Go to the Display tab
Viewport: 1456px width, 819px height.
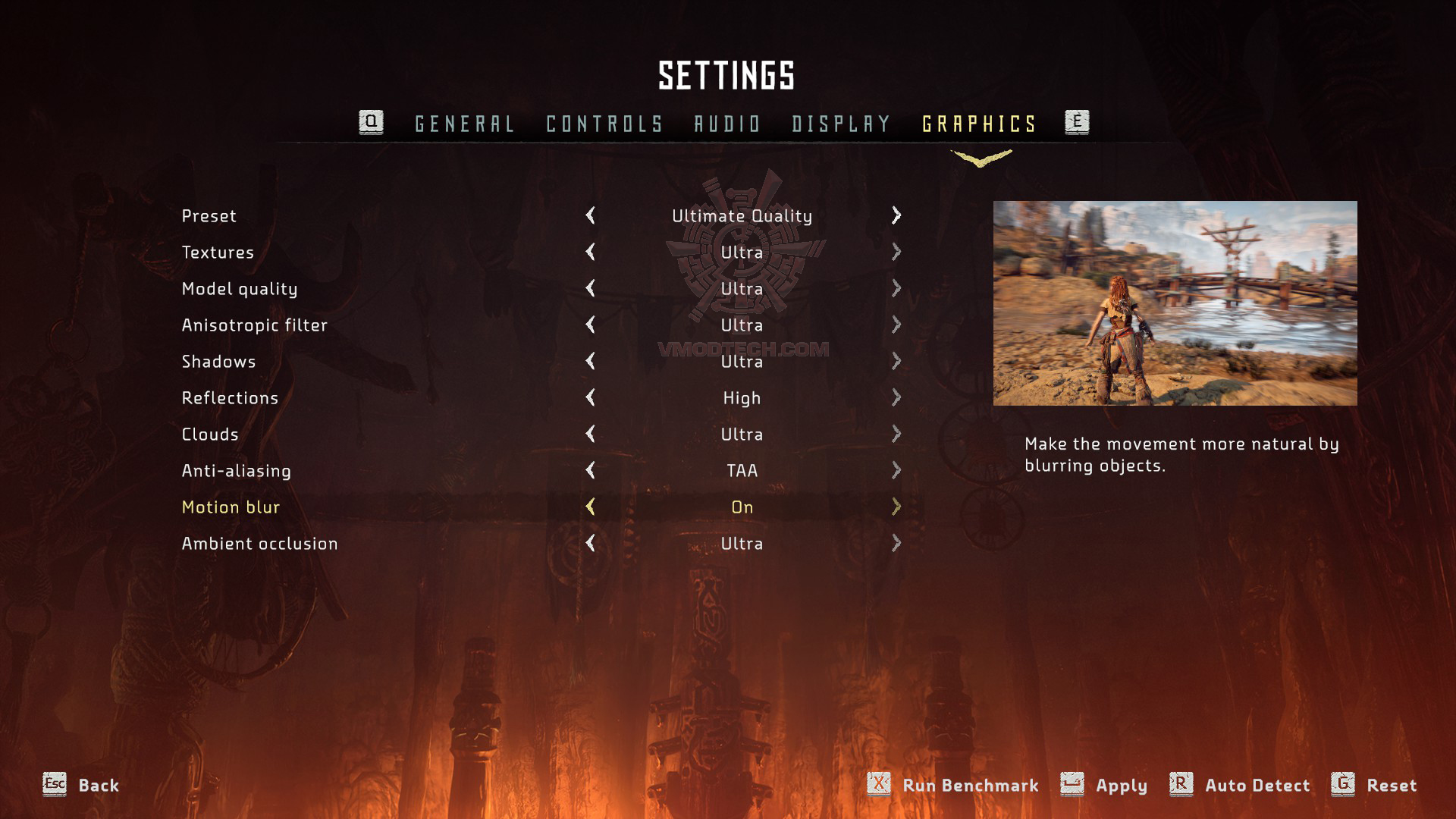coord(841,124)
